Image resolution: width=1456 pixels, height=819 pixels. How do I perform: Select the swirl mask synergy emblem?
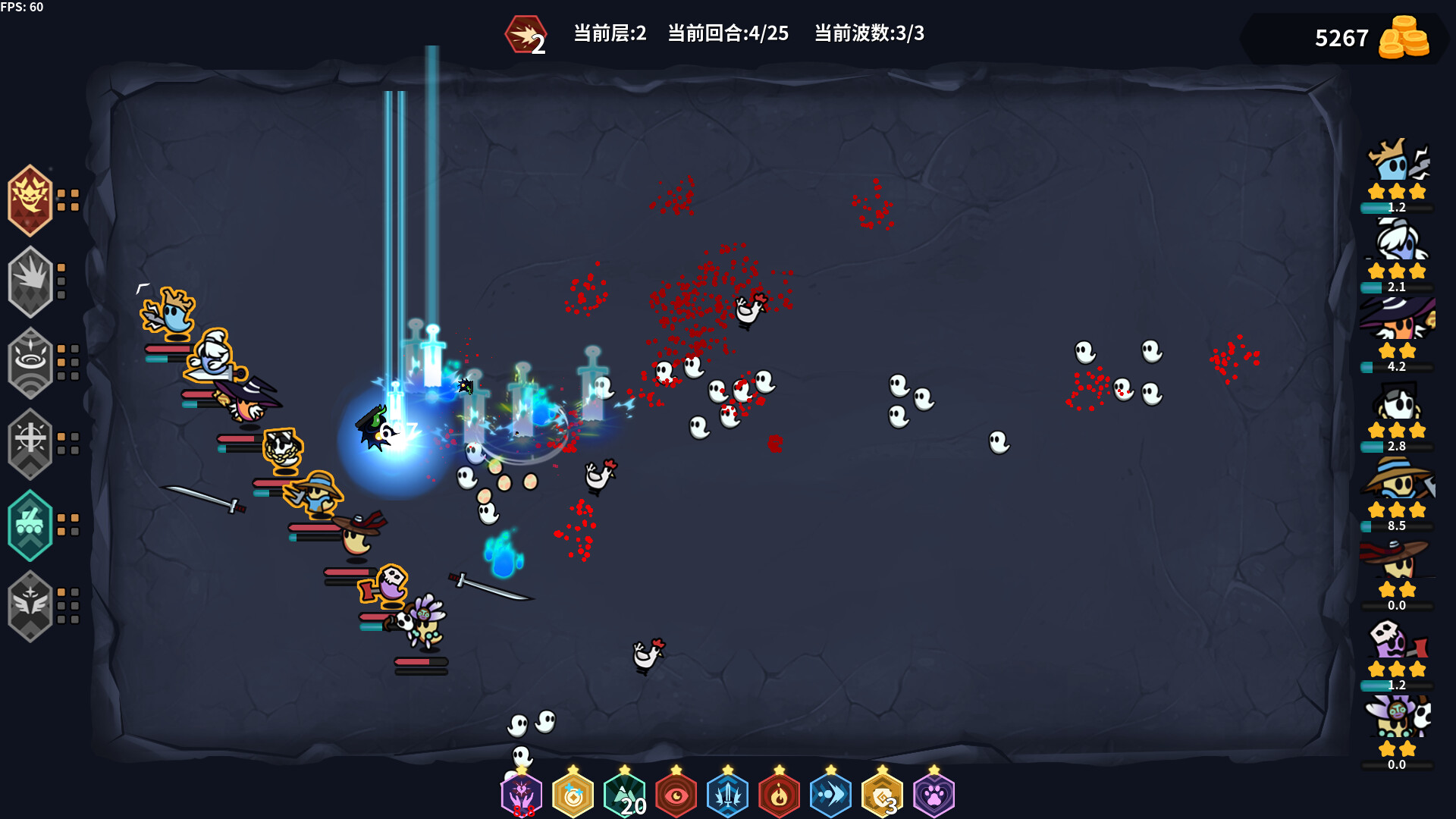(30, 362)
